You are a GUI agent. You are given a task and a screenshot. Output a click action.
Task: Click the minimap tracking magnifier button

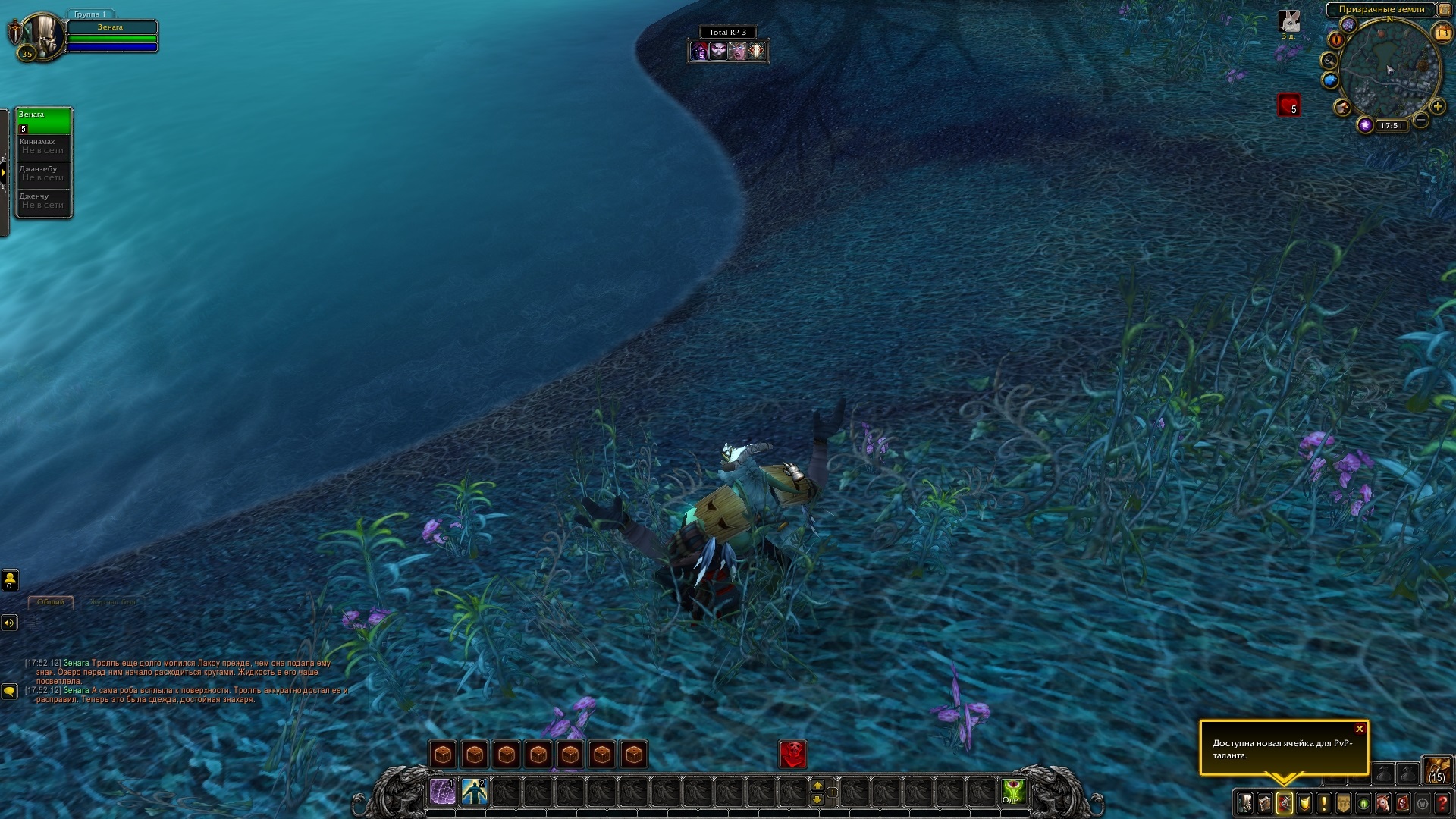(1329, 60)
